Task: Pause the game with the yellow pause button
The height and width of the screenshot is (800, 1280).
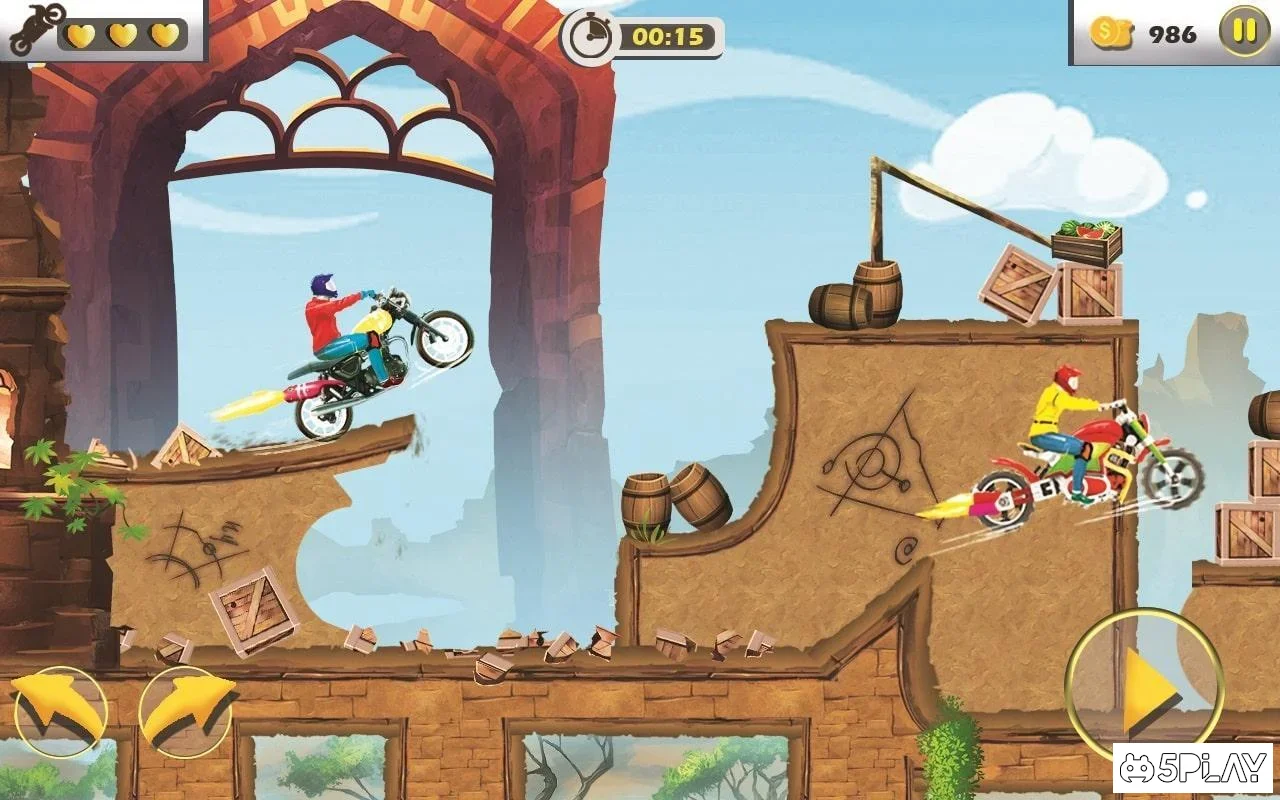Action: pyautogui.click(x=1244, y=31)
